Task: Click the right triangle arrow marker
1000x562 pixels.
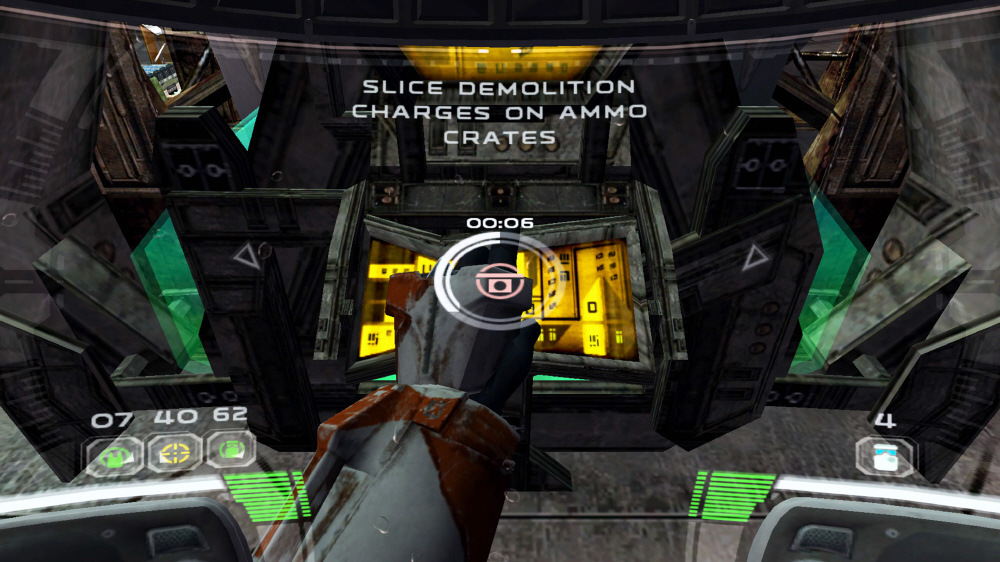Action: click(755, 258)
